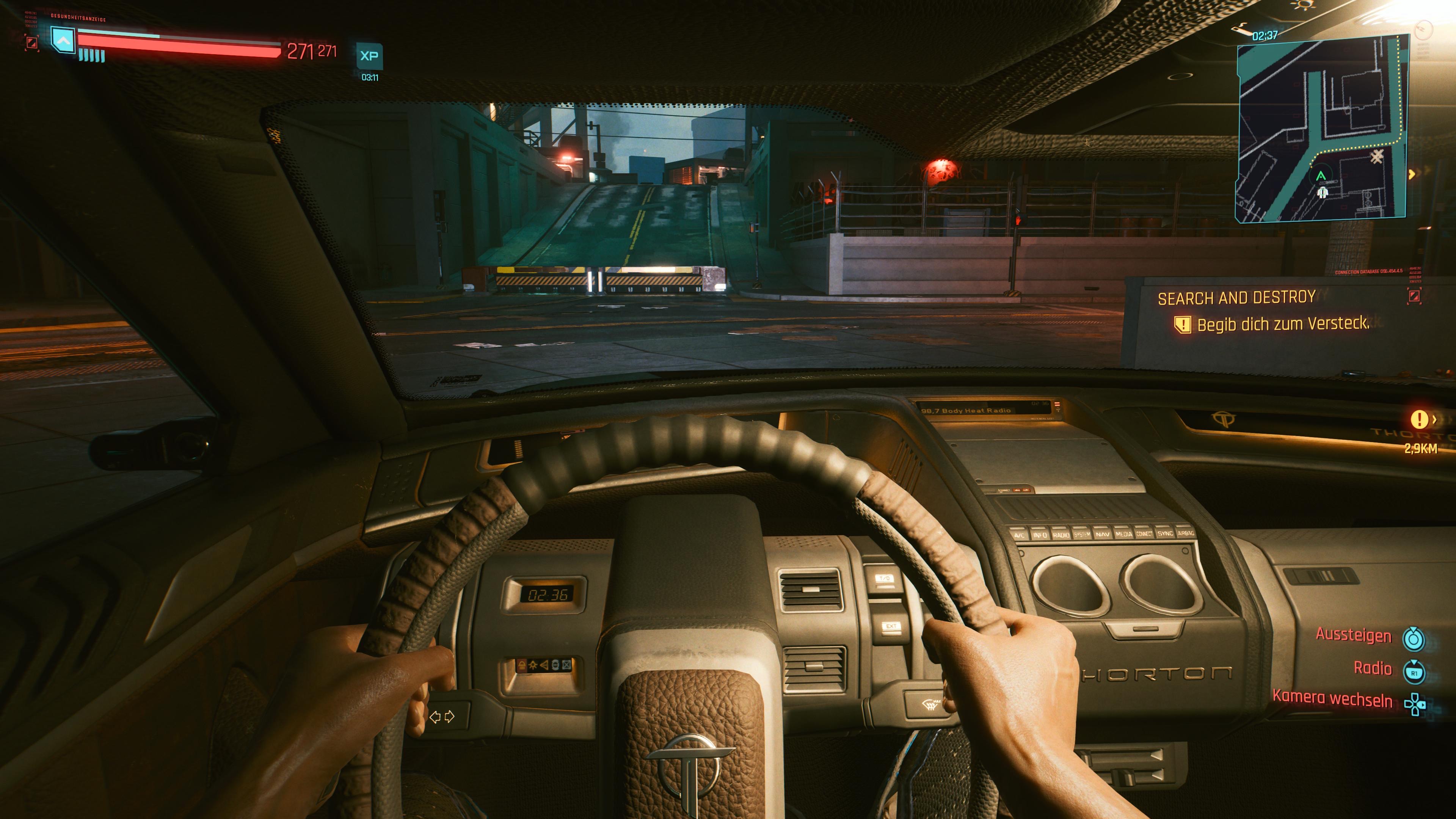Click the XP boost icon
This screenshot has height=819, width=1456.
tap(369, 56)
